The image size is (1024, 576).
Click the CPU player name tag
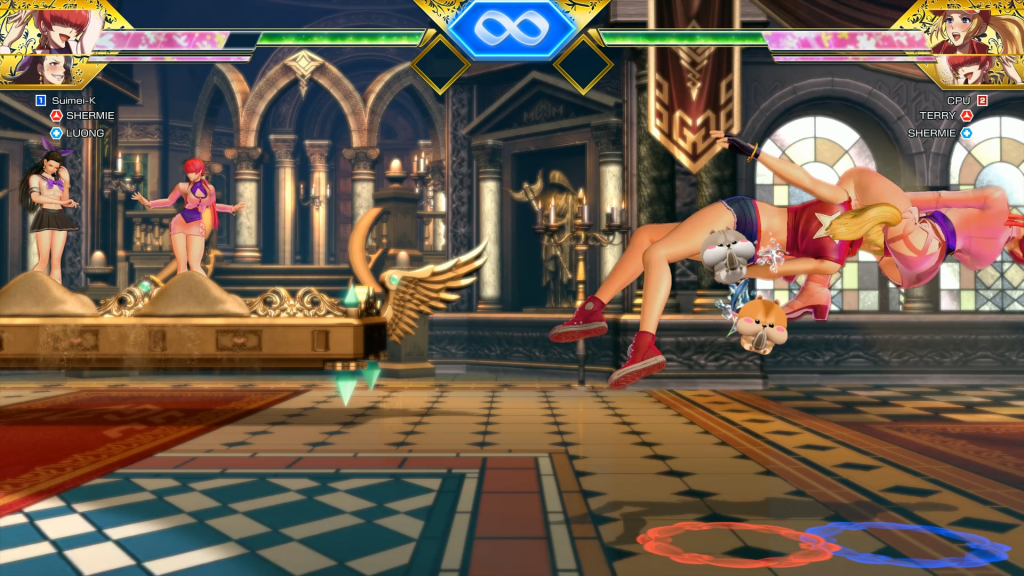point(958,100)
